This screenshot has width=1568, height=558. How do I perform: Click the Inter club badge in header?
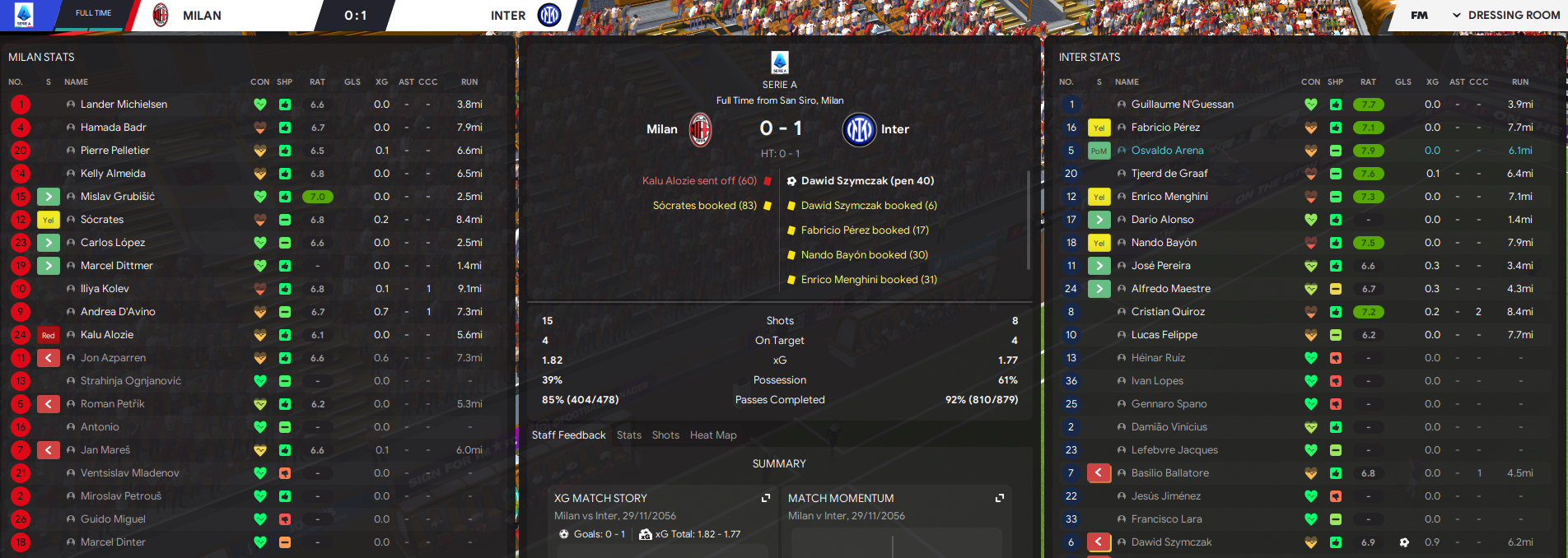549,15
